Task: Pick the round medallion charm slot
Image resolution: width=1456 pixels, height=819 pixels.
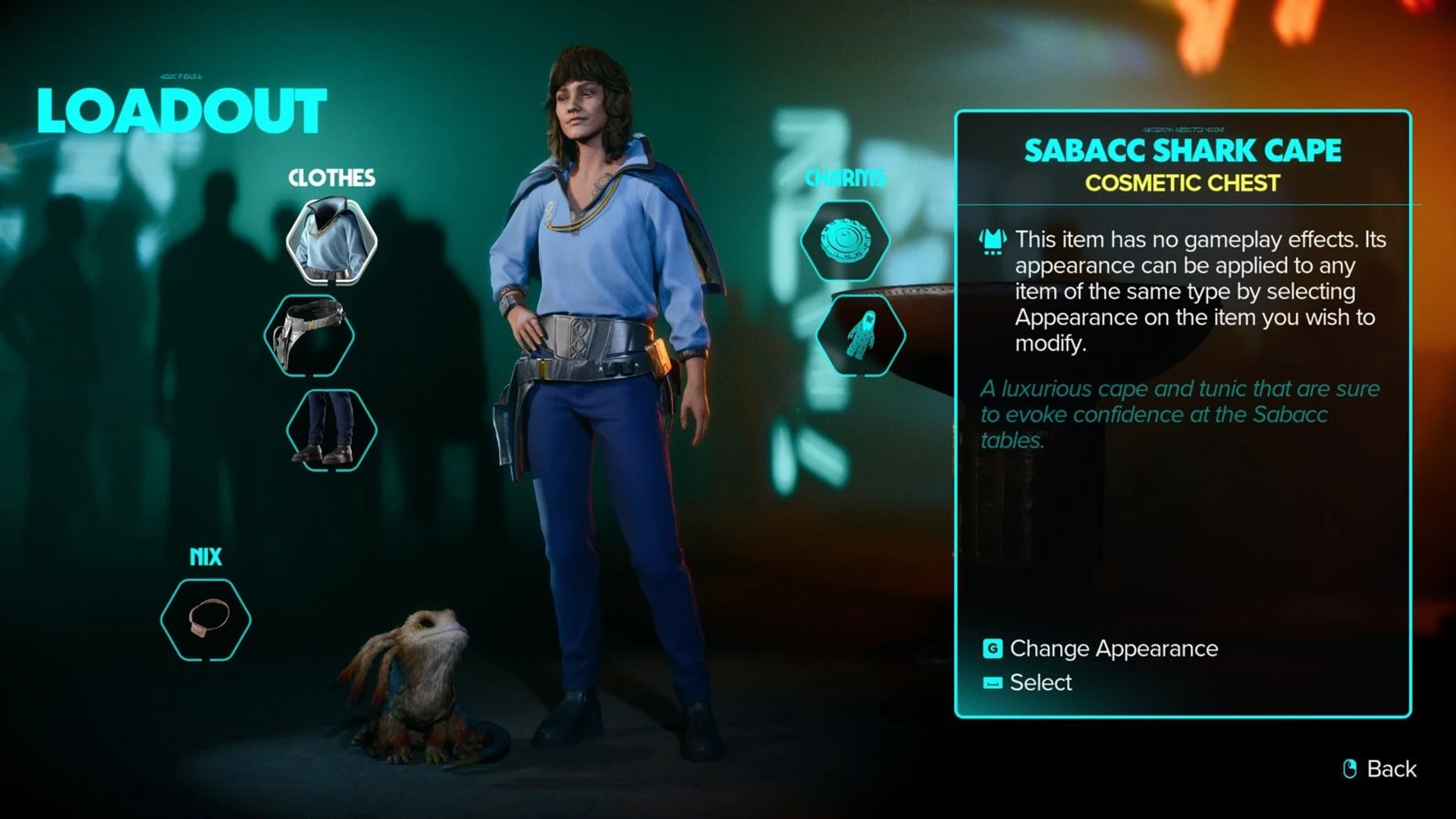Action: 846,241
